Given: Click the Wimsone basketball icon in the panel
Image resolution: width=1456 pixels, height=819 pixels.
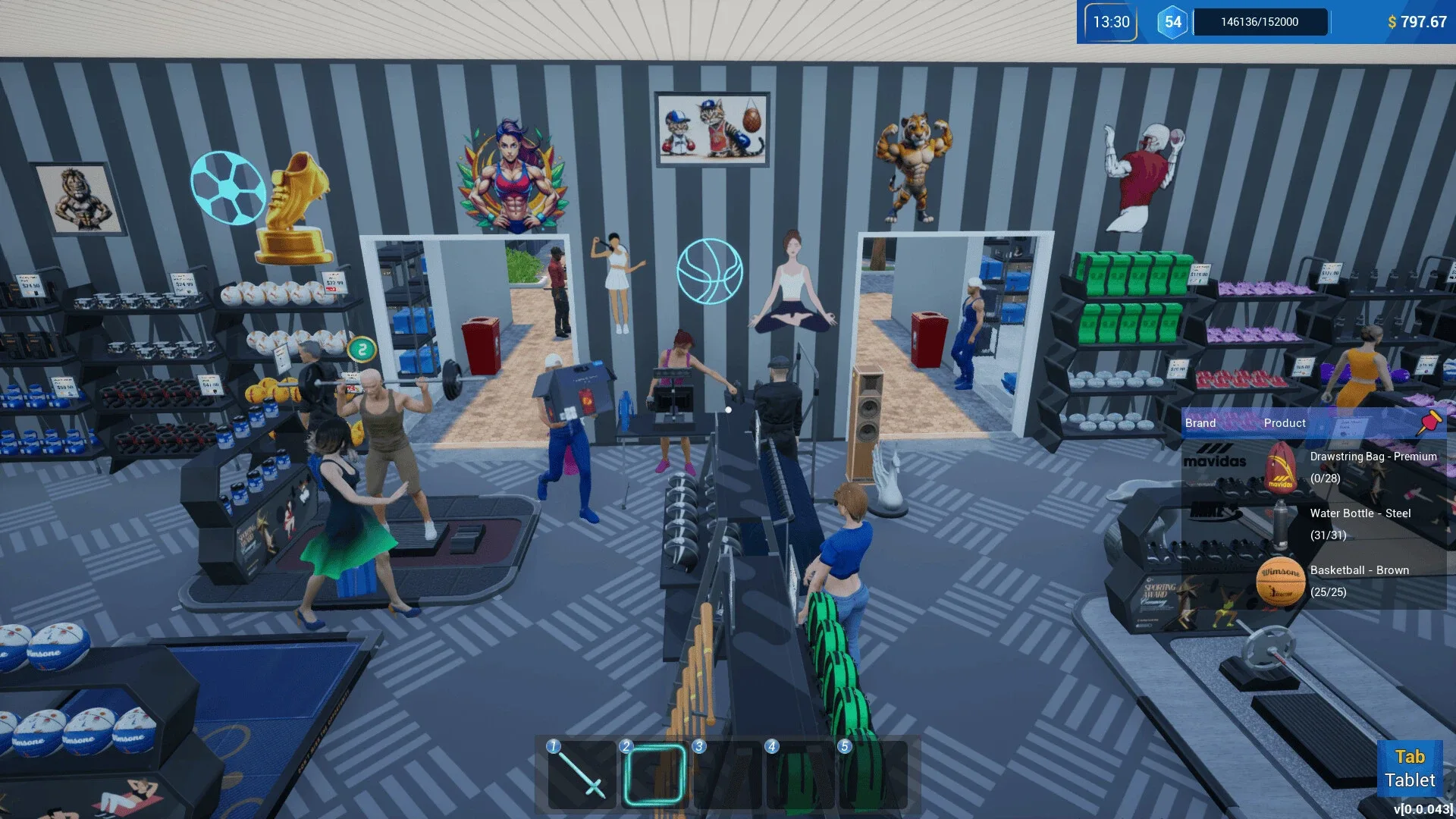Looking at the screenshot, I should click(1282, 581).
